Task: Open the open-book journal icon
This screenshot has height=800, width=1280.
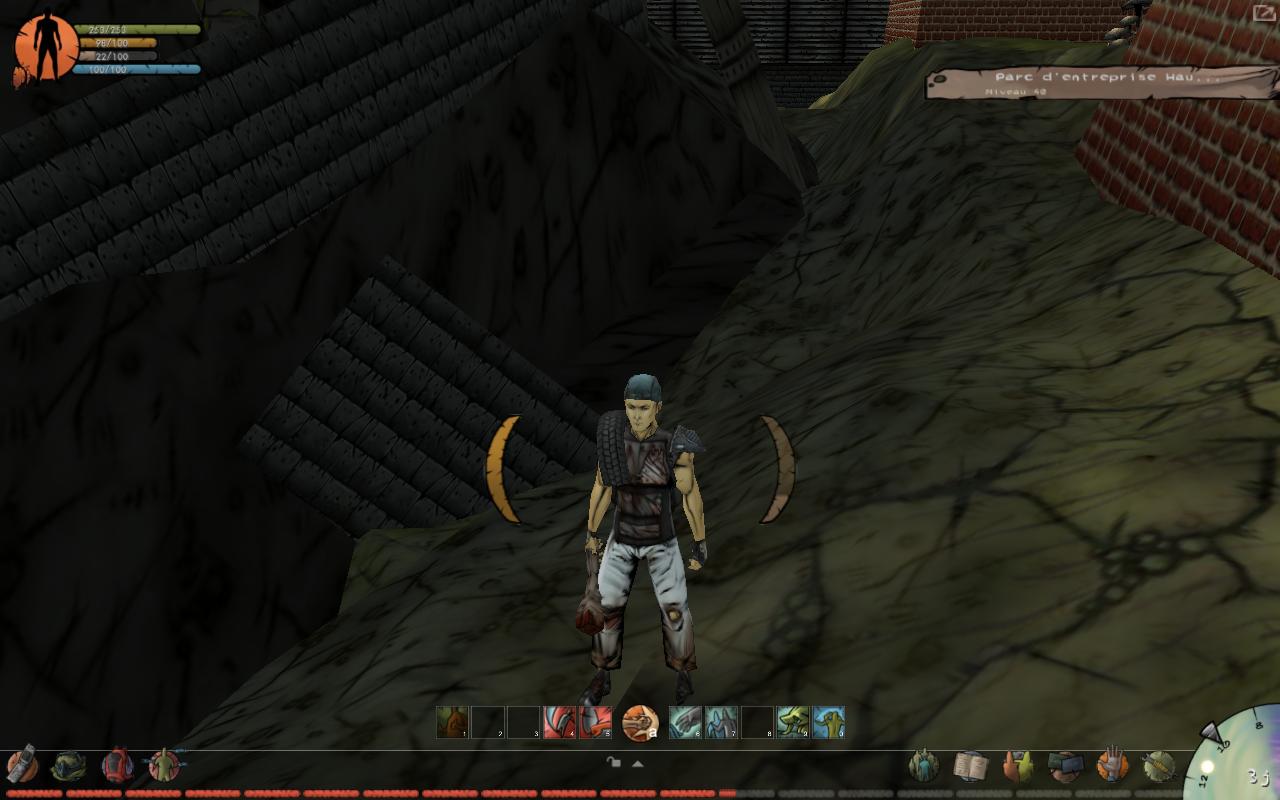Action: coord(969,766)
